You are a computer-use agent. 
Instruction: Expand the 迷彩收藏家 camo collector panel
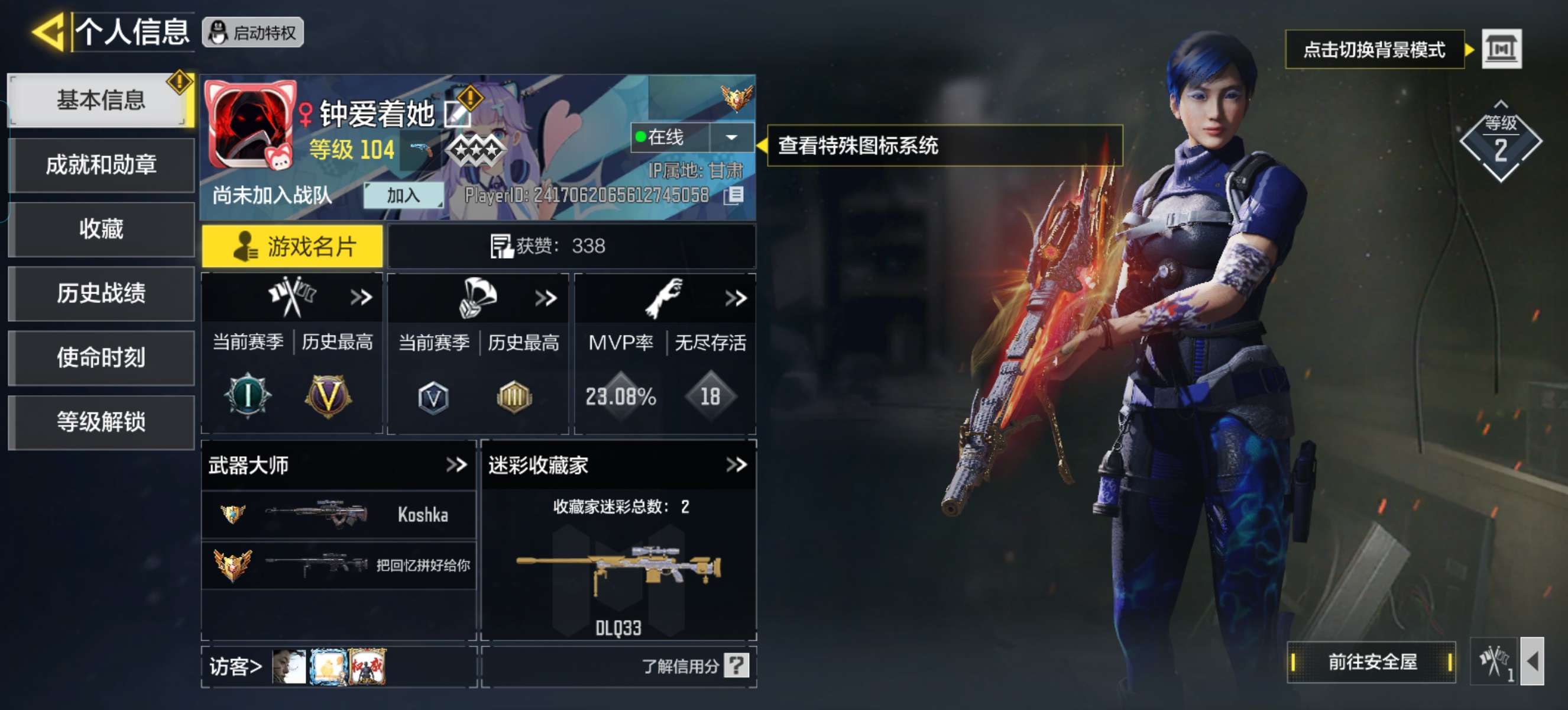(736, 465)
